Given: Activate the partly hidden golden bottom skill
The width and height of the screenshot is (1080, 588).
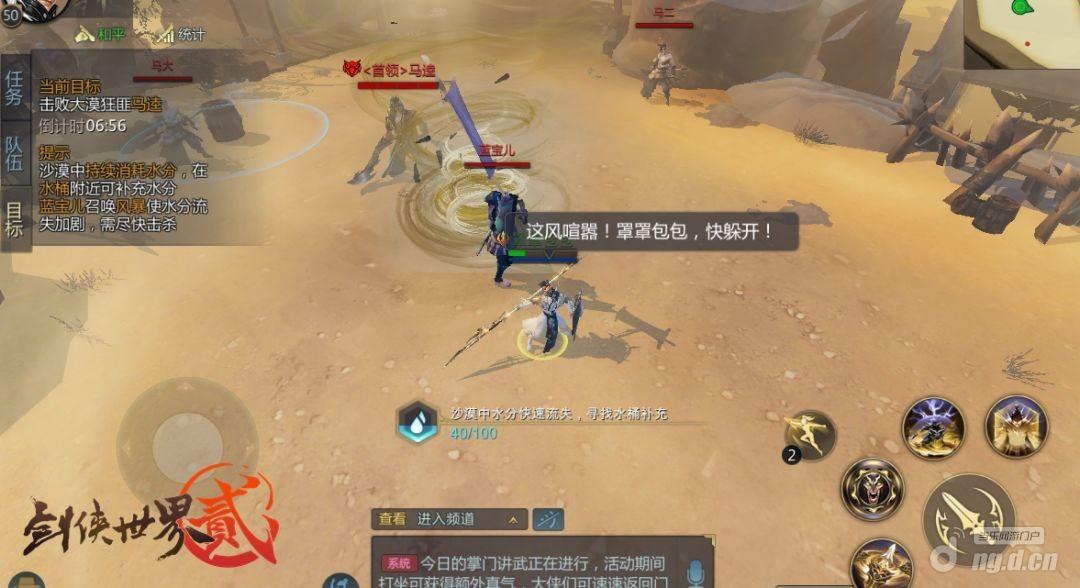Looking at the screenshot, I should pos(881,564).
